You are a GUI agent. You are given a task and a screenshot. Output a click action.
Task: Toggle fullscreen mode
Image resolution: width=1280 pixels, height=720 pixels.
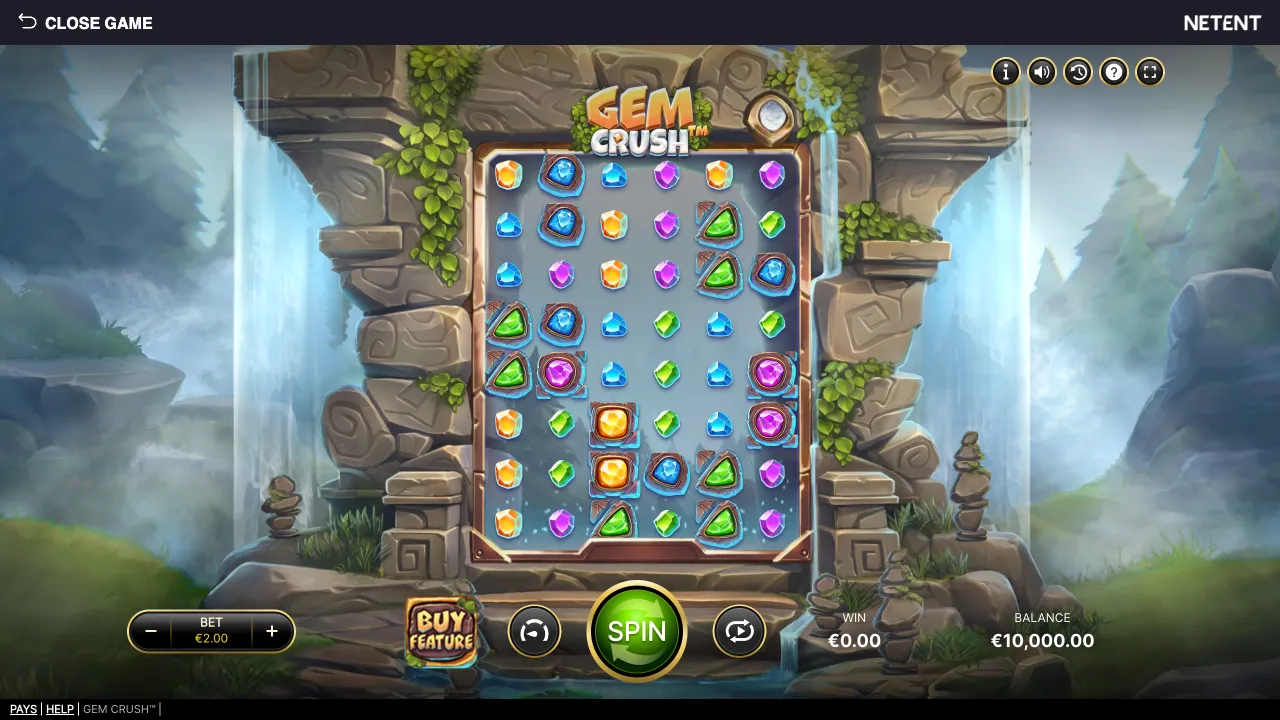coord(1149,72)
